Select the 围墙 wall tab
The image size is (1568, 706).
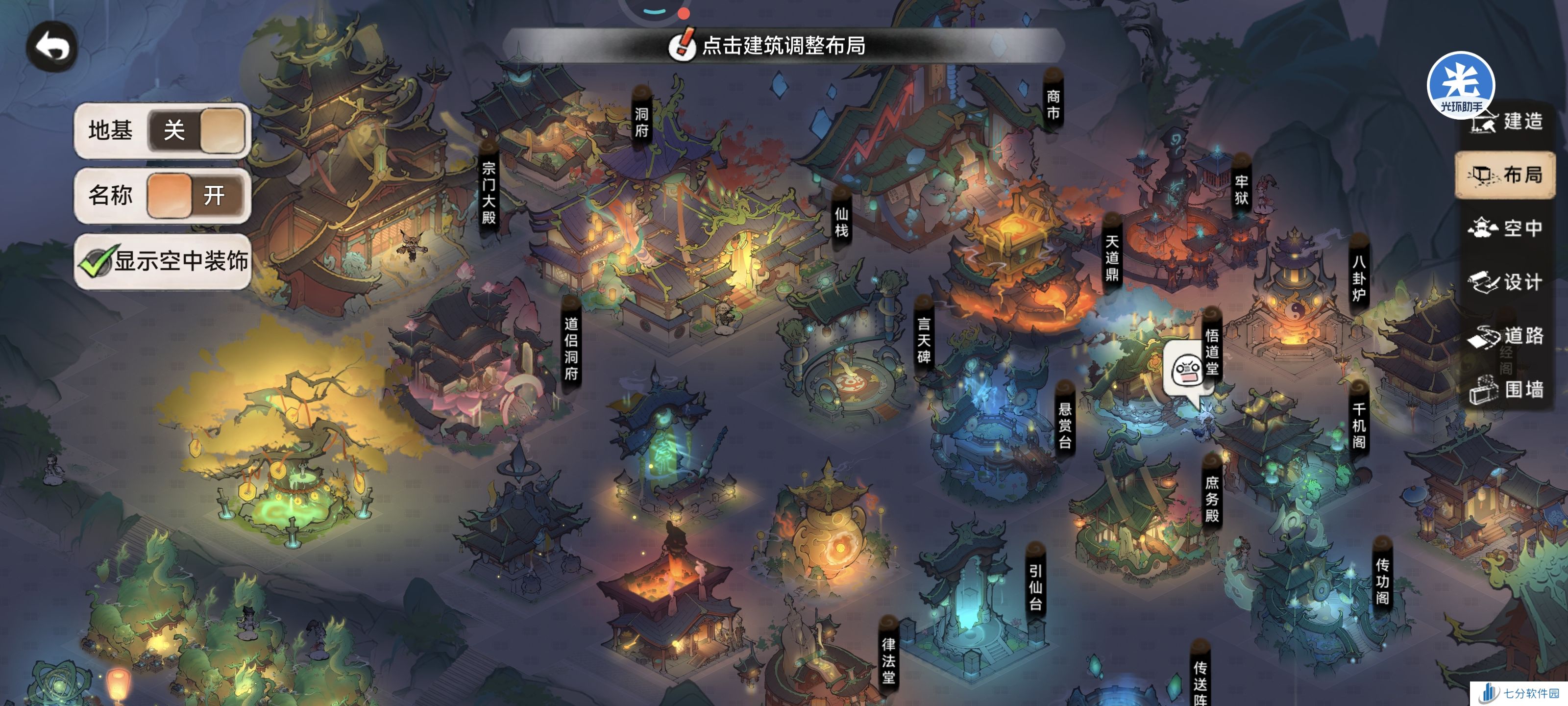[1505, 389]
